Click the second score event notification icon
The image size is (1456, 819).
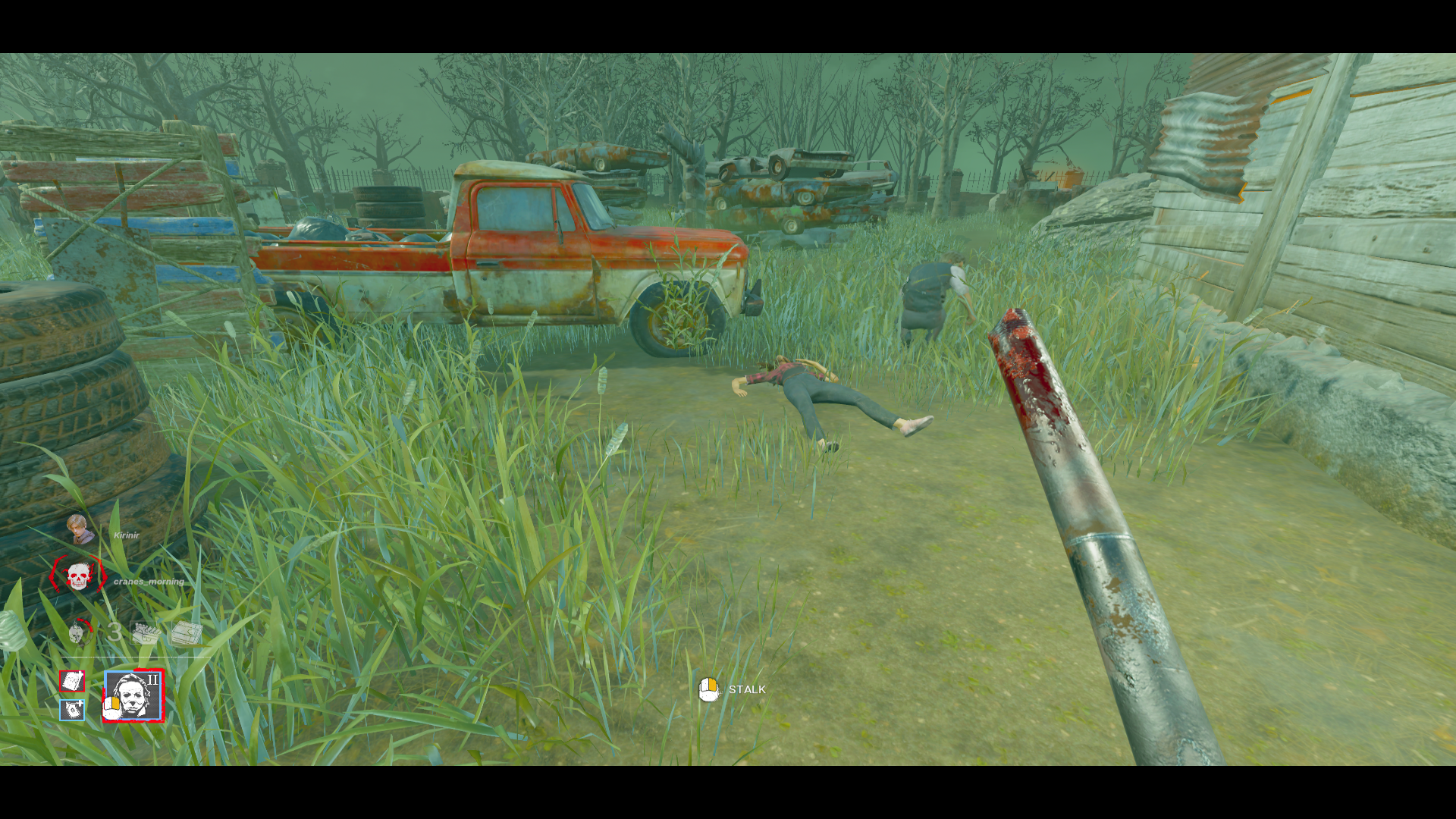(x=187, y=632)
